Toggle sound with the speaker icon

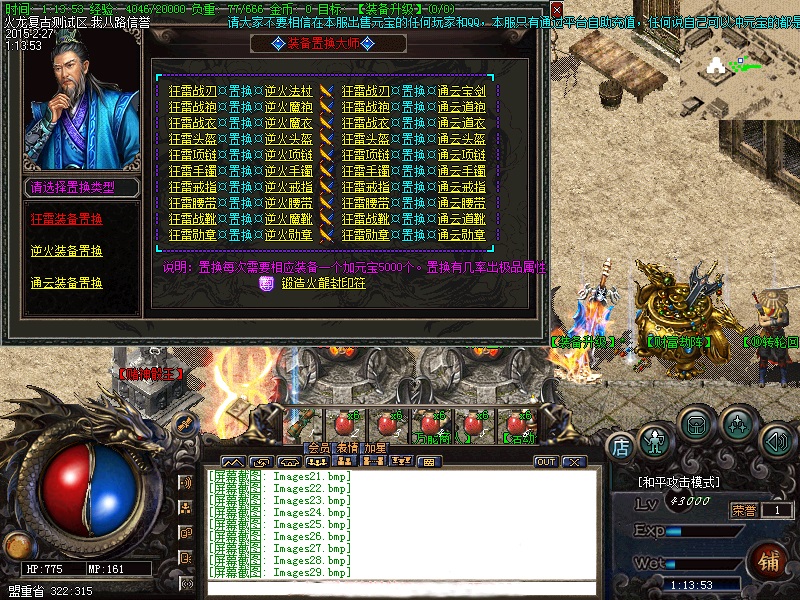tap(776, 440)
